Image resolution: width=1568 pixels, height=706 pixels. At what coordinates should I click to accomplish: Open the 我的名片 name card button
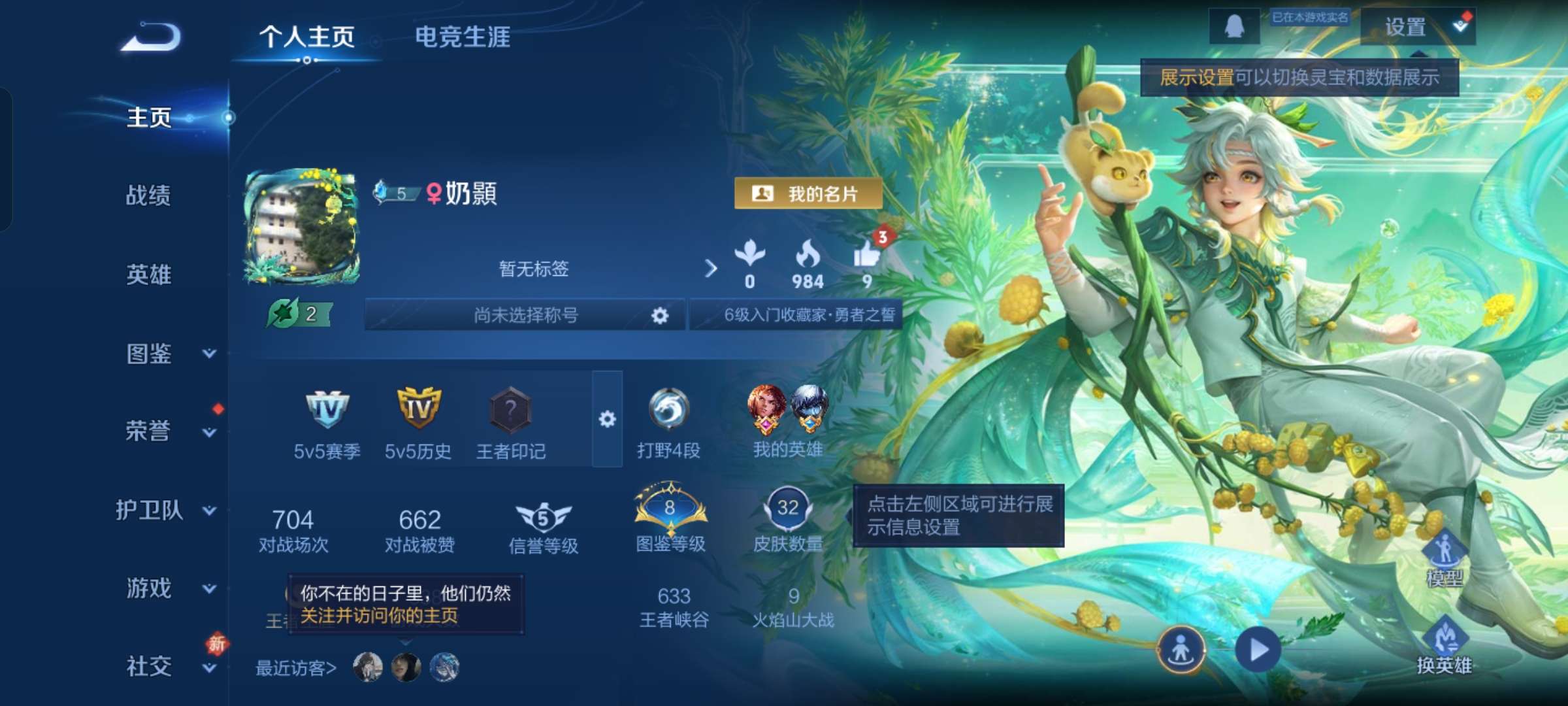(809, 193)
